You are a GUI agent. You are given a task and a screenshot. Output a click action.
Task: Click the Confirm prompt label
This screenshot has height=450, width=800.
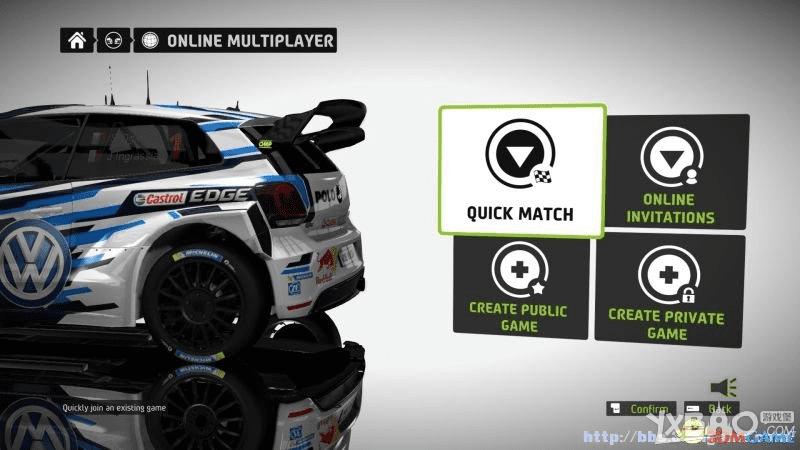647,409
